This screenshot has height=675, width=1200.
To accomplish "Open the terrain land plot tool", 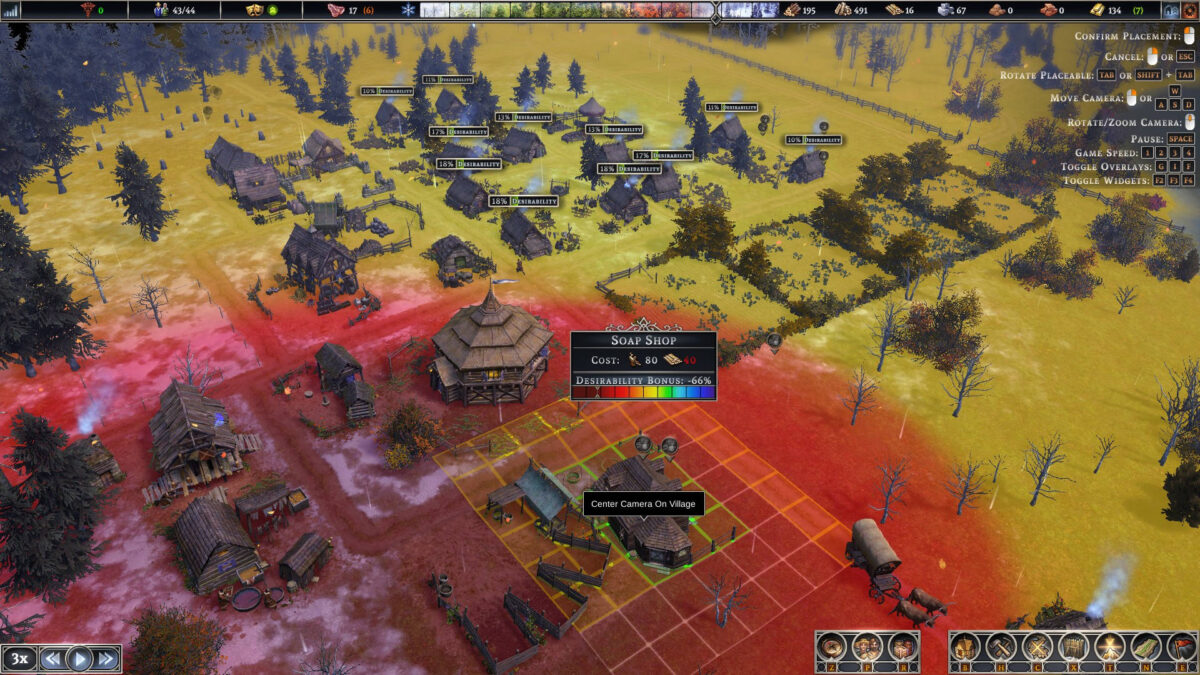I will (1144, 648).
